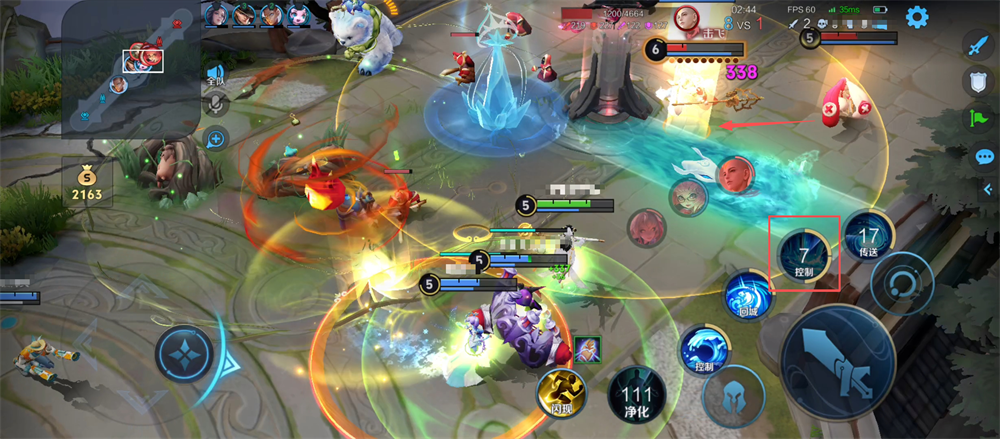
Task: Open settings with the blue gear icon
Action: point(916,17)
